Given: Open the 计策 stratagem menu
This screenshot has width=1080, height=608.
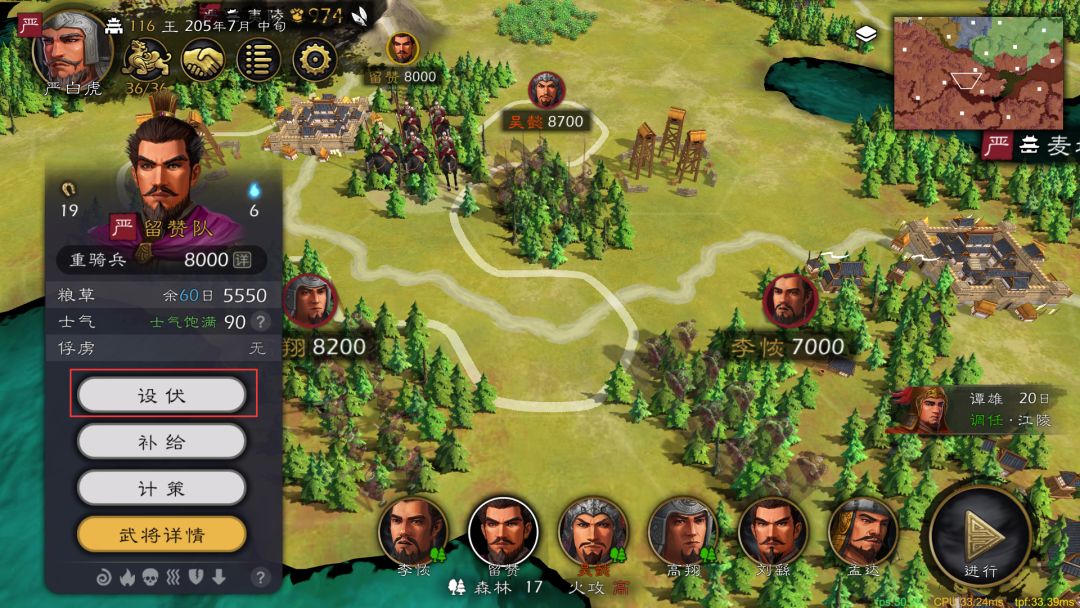Looking at the screenshot, I should [x=161, y=488].
